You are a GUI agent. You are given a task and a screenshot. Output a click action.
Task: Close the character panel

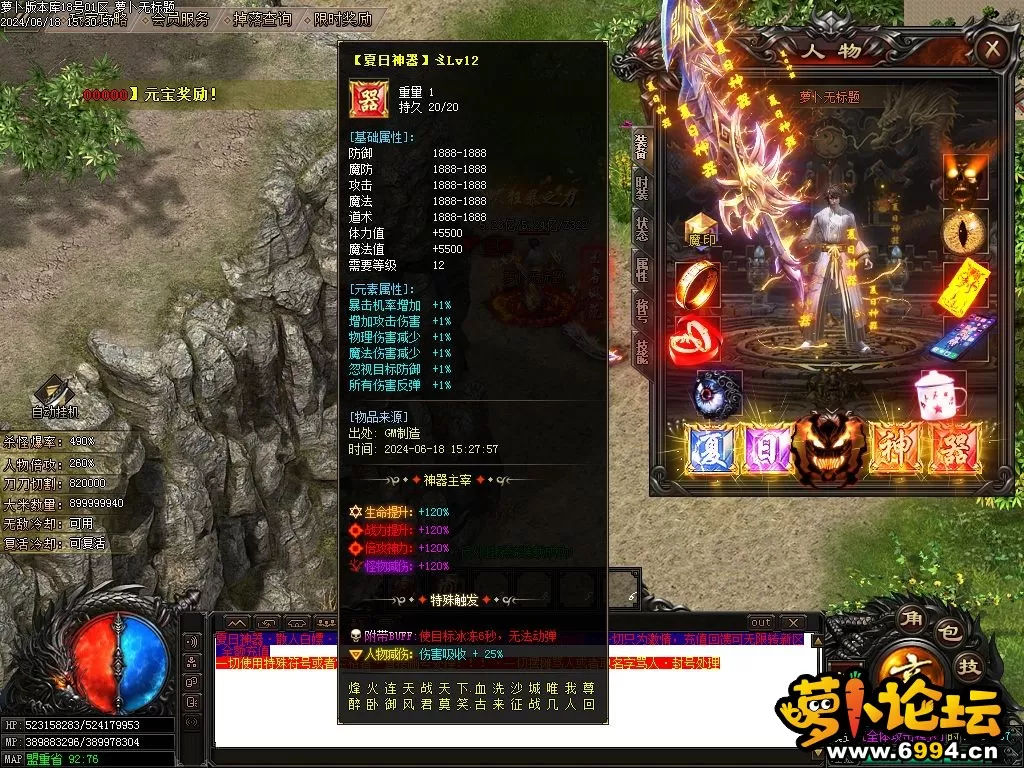click(991, 48)
